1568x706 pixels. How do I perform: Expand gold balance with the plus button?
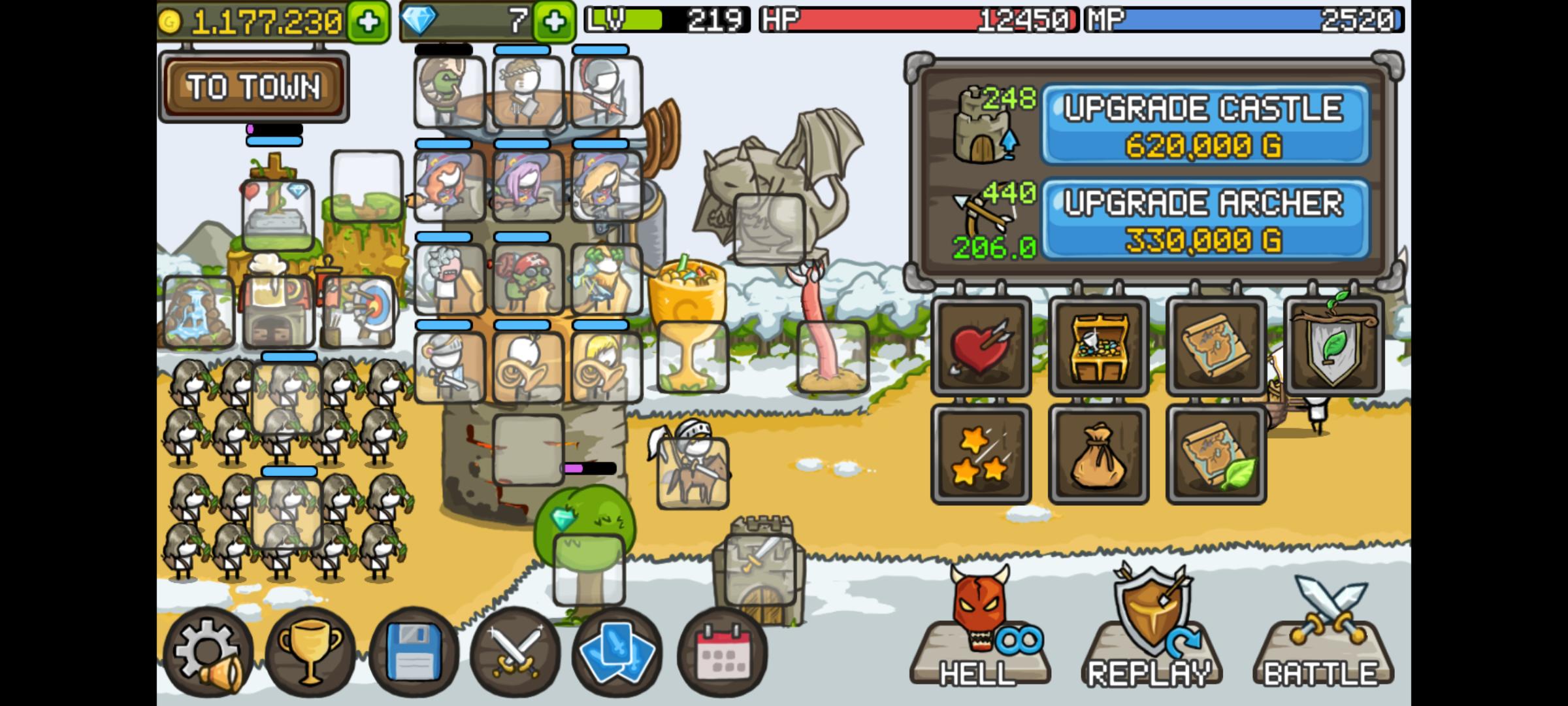click(x=368, y=20)
